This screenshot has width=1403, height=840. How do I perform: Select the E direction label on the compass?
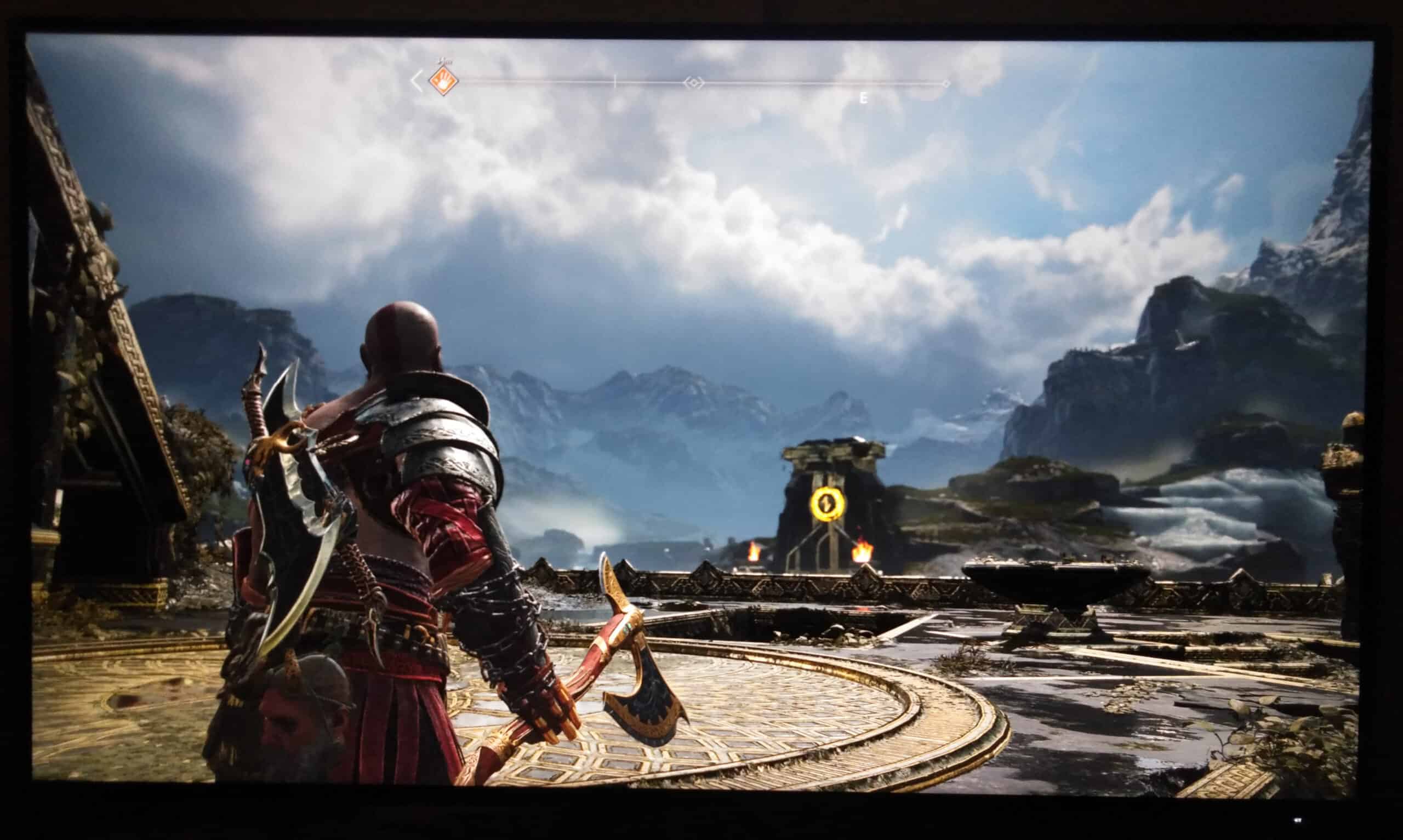(x=863, y=98)
